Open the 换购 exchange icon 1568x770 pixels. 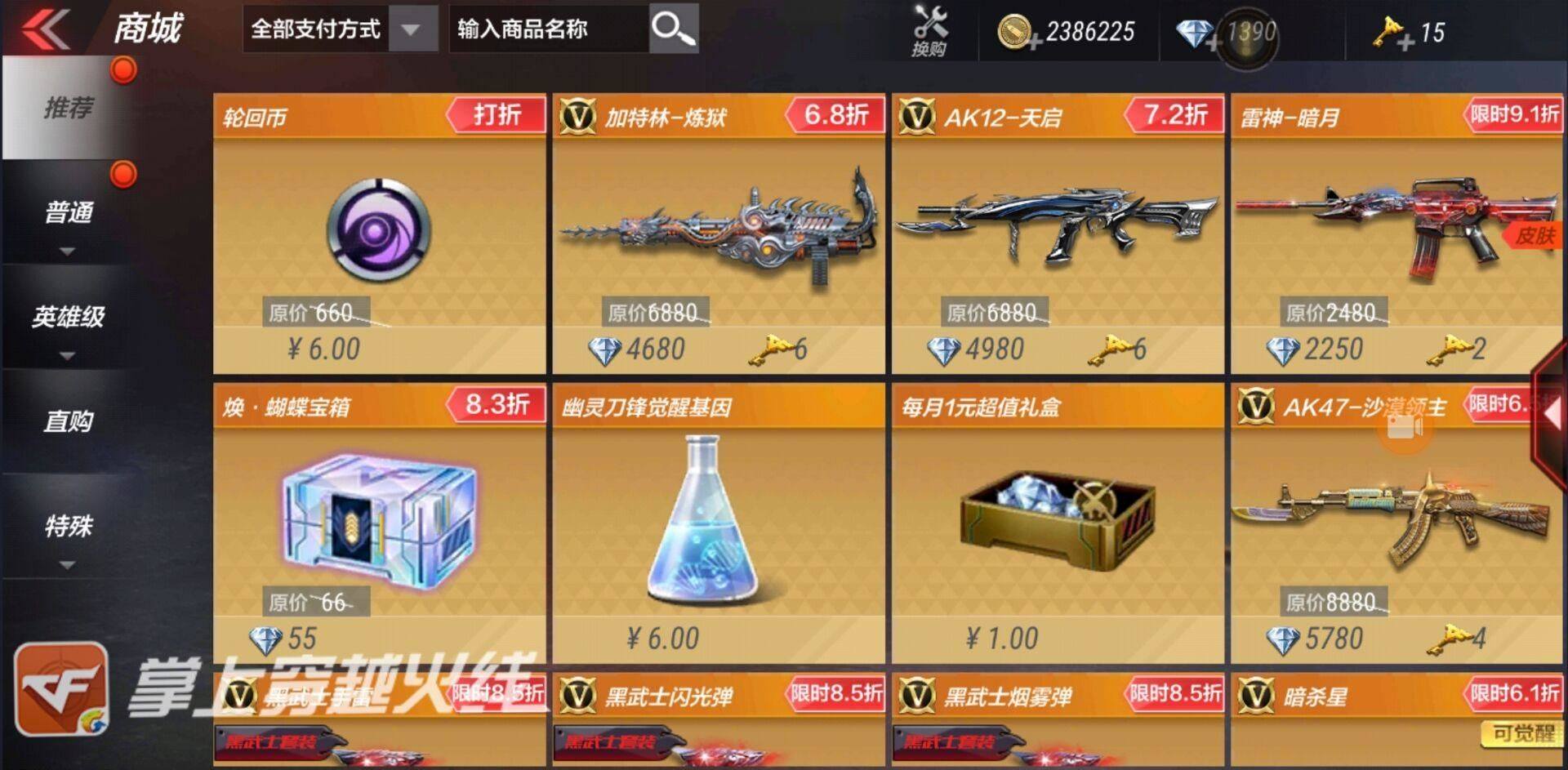pos(927,29)
